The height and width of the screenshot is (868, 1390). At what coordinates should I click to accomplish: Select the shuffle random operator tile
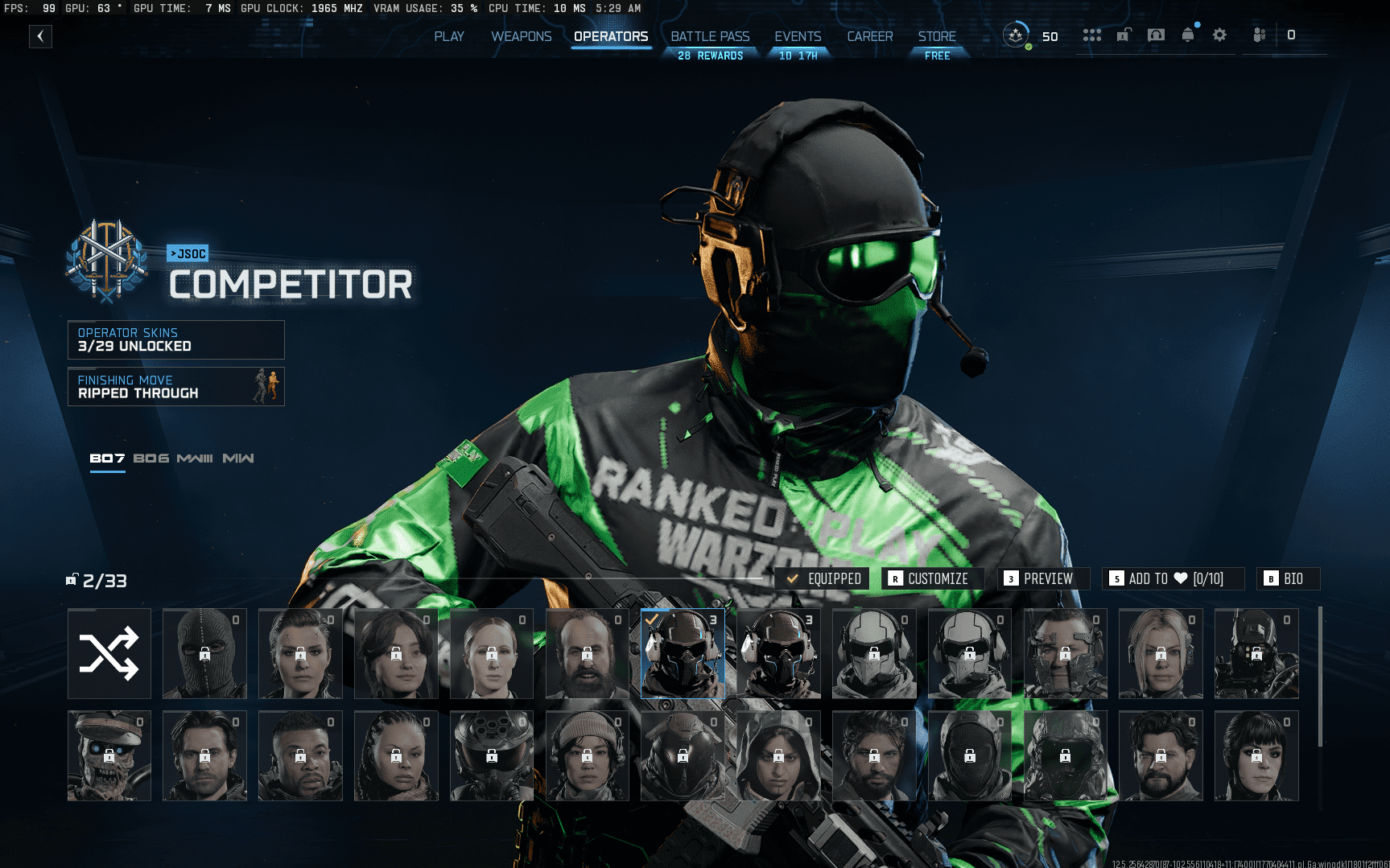pyautogui.click(x=109, y=653)
